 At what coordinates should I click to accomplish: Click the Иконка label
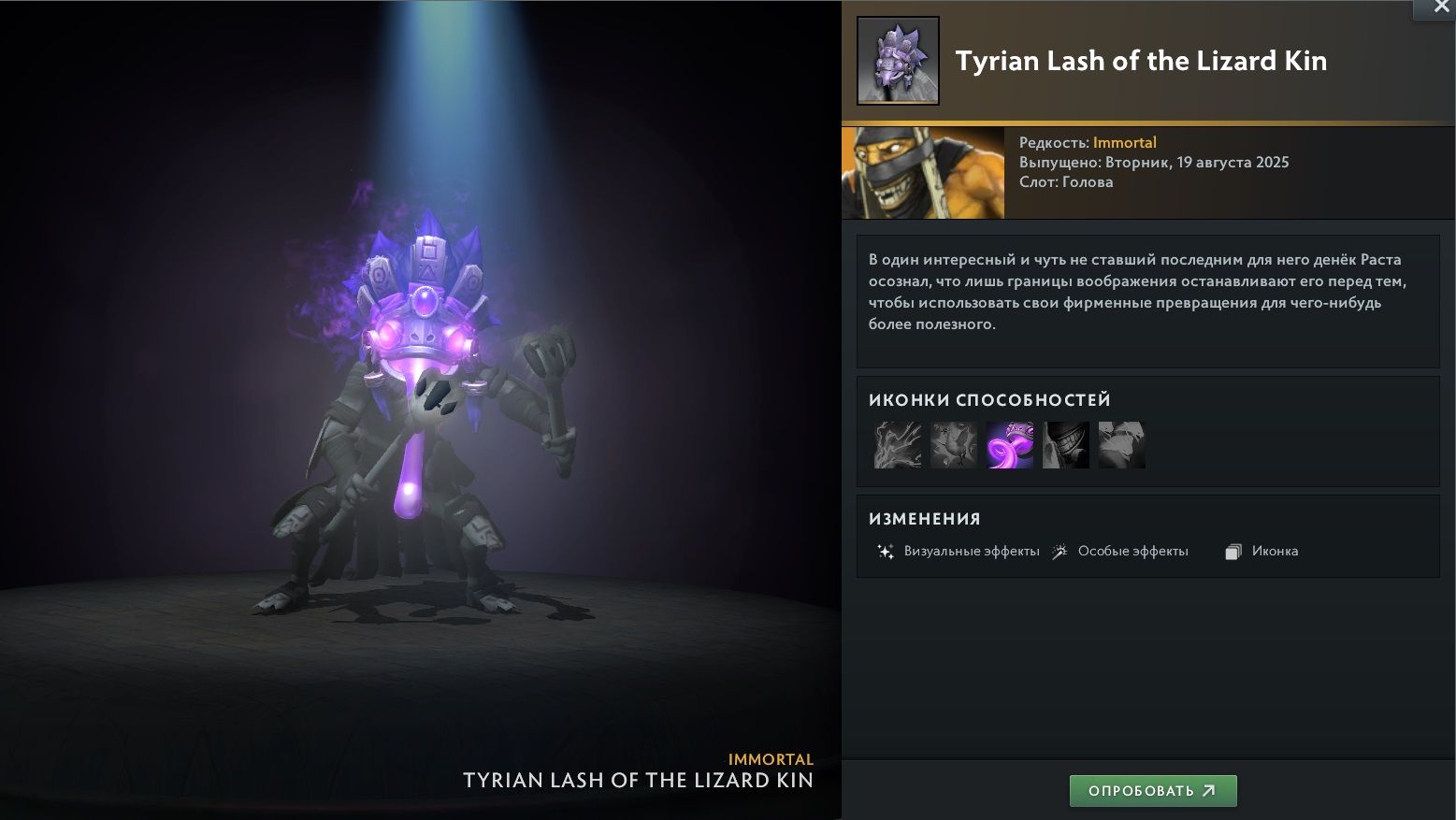1275,551
